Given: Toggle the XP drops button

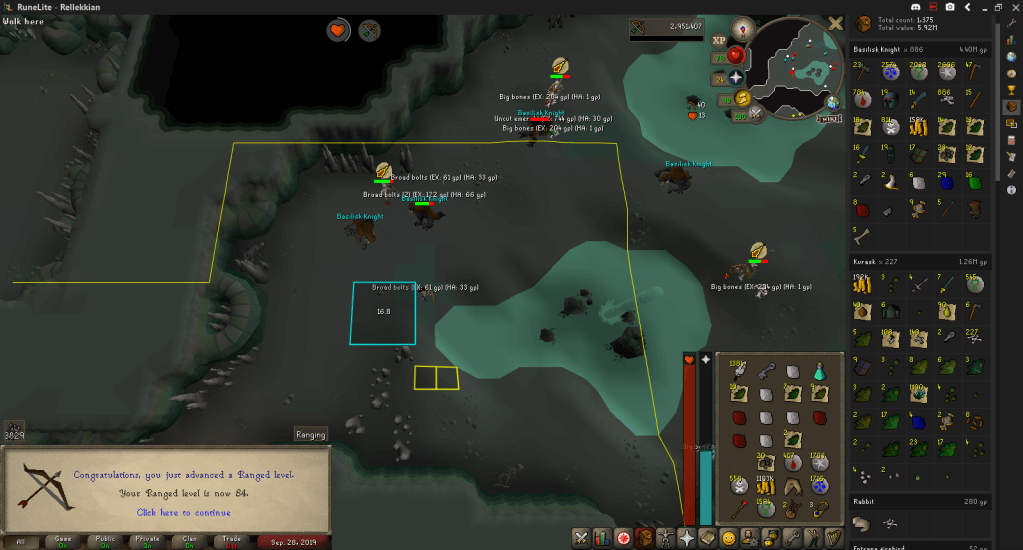Looking at the screenshot, I should (x=718, y=41).
